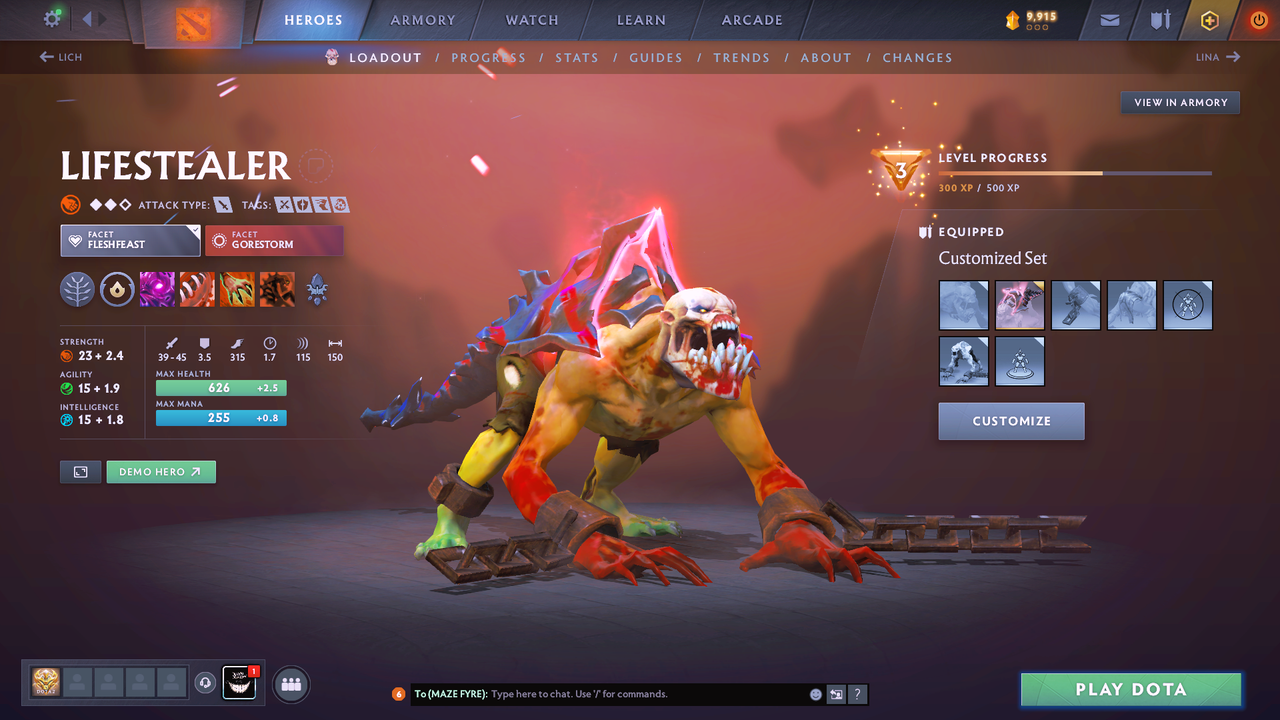This screenshot has width=1280, height=720.
Task: Select the Customized Set head item thumbnail
Action: pyautogui.click(x=963, y=305)
